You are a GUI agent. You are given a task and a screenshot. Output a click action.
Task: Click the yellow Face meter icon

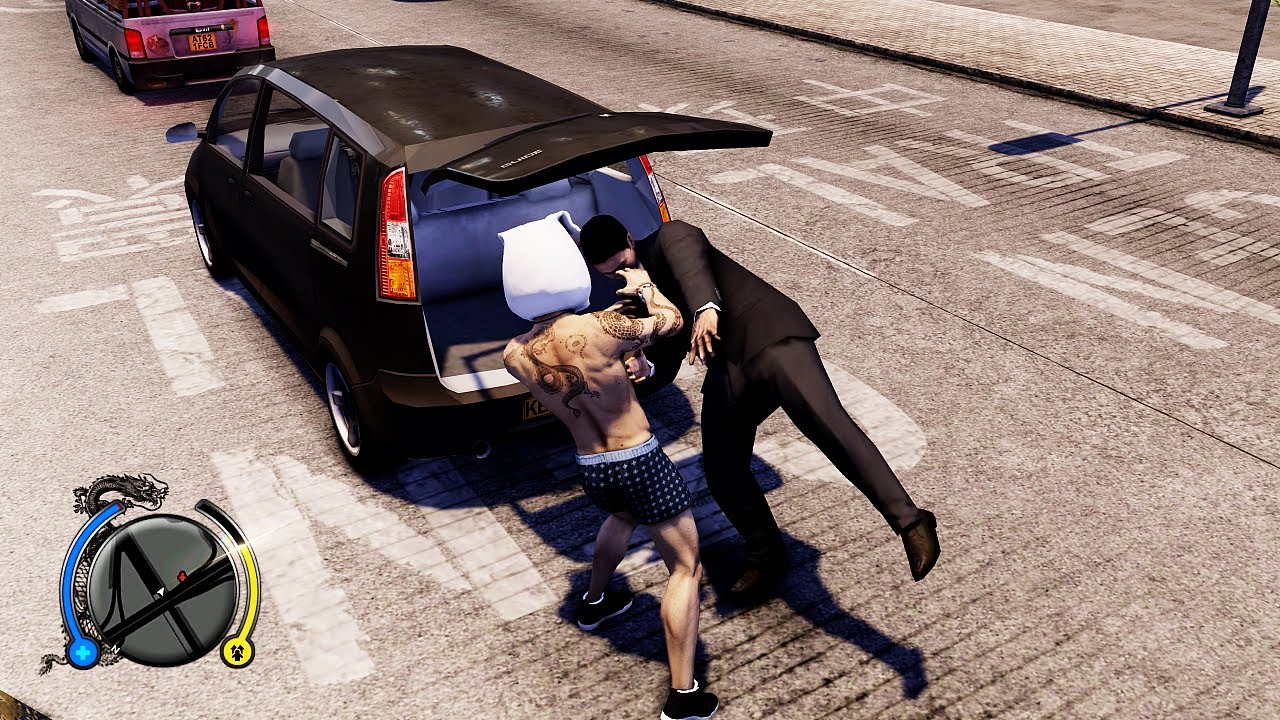coord(238,651)
